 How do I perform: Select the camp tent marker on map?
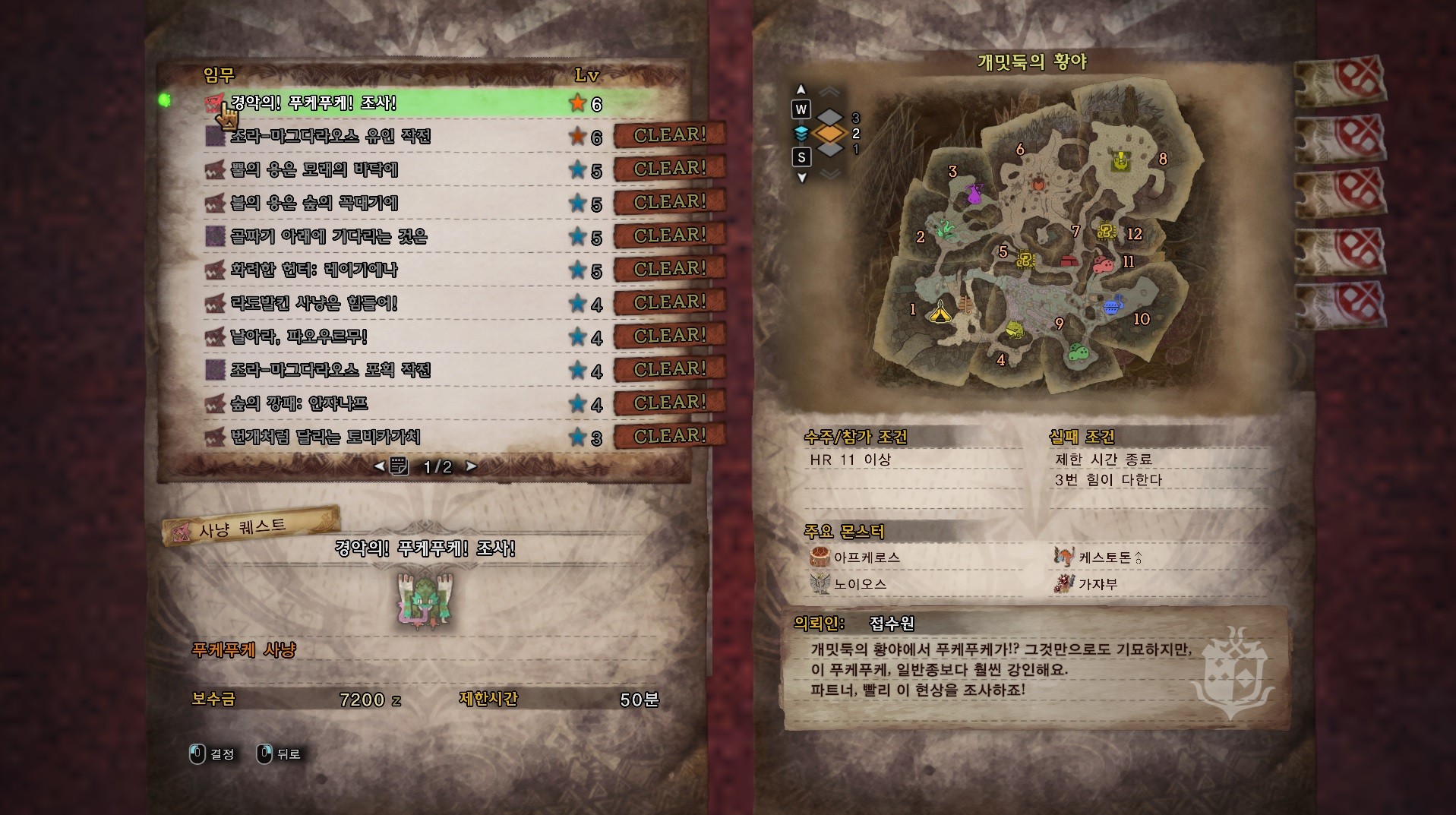coord(940,310)
